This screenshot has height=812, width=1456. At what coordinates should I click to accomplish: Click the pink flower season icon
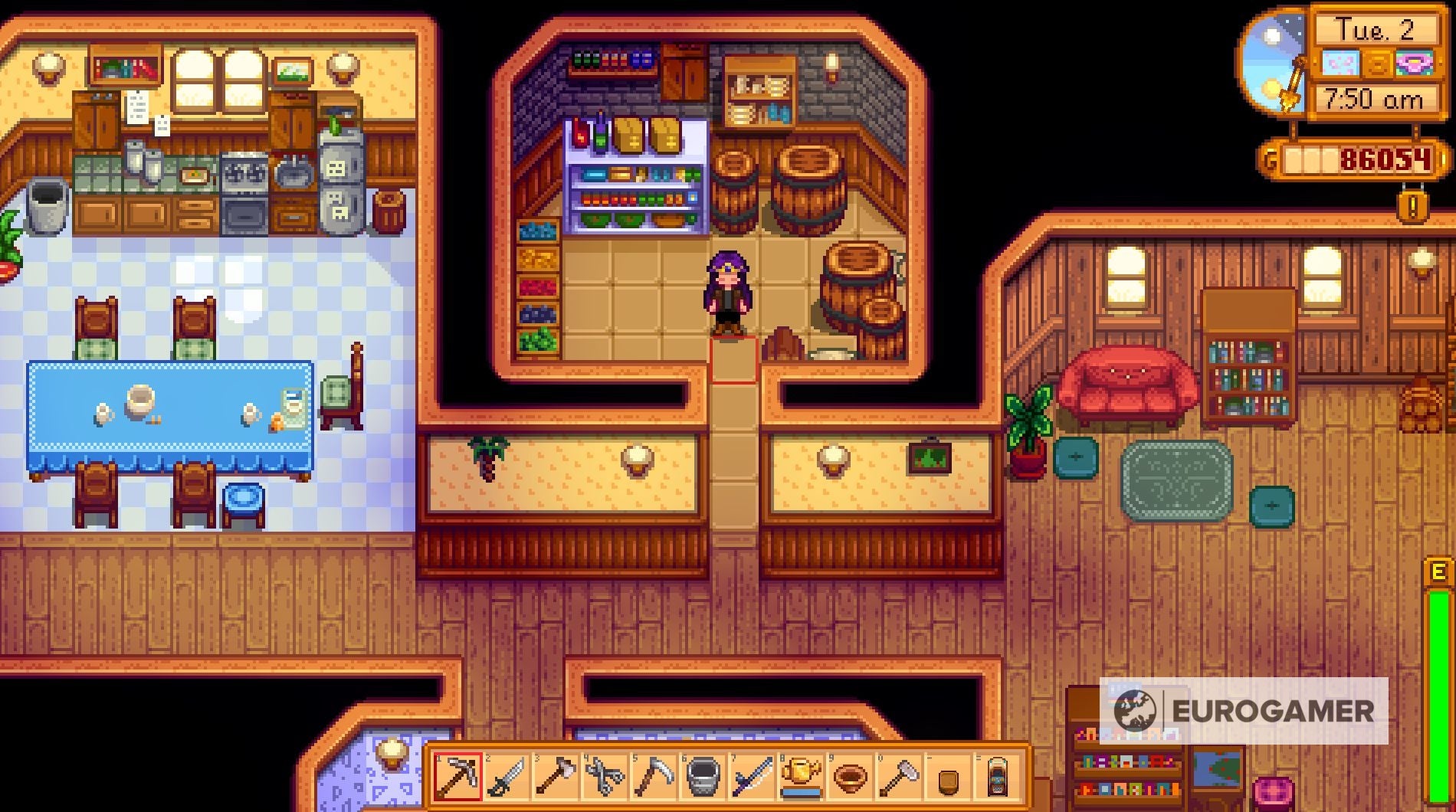pos(1415,64)
